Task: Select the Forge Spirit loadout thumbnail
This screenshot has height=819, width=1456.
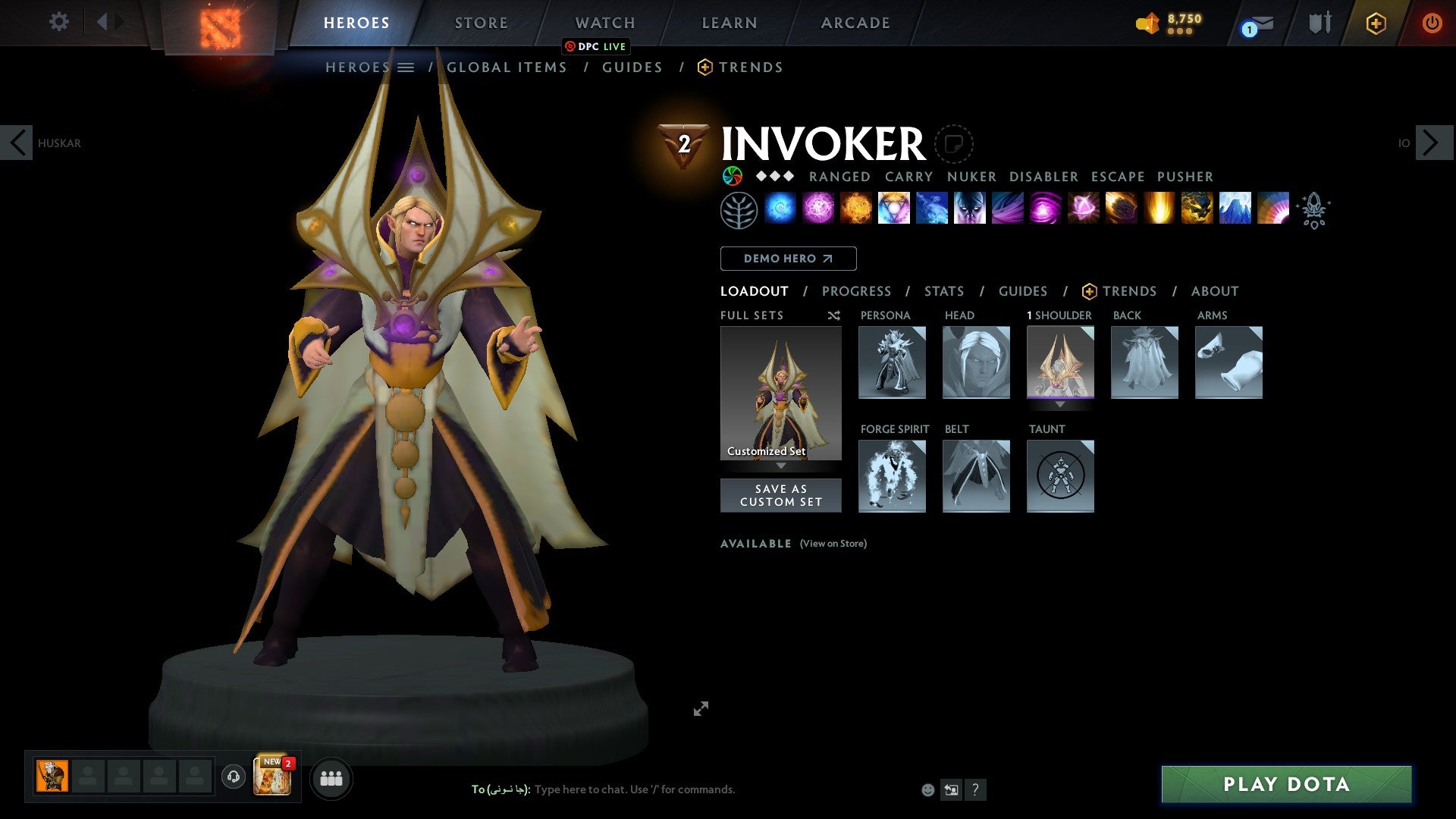Action: tap(892, 475)
